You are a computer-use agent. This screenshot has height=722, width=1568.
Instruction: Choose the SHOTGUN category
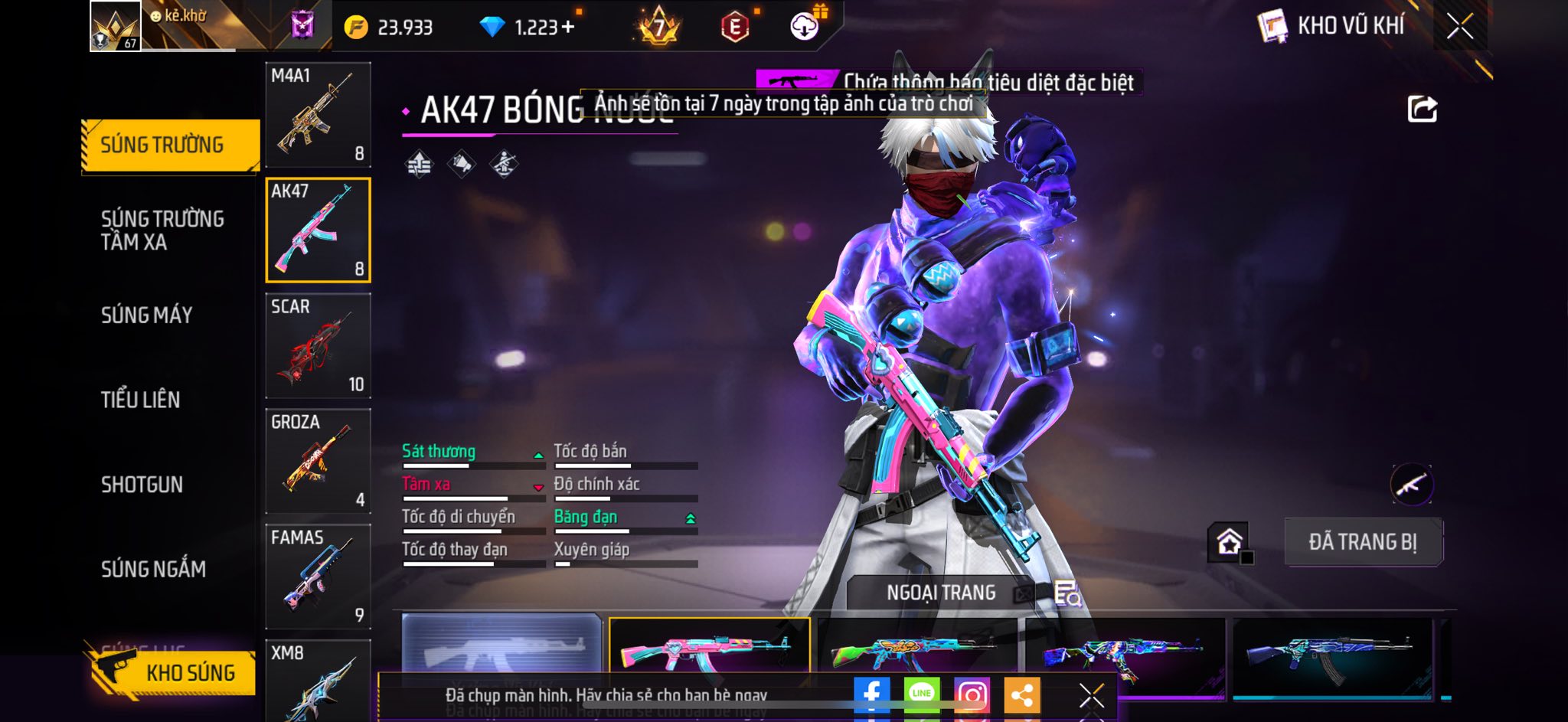point(142,485)
